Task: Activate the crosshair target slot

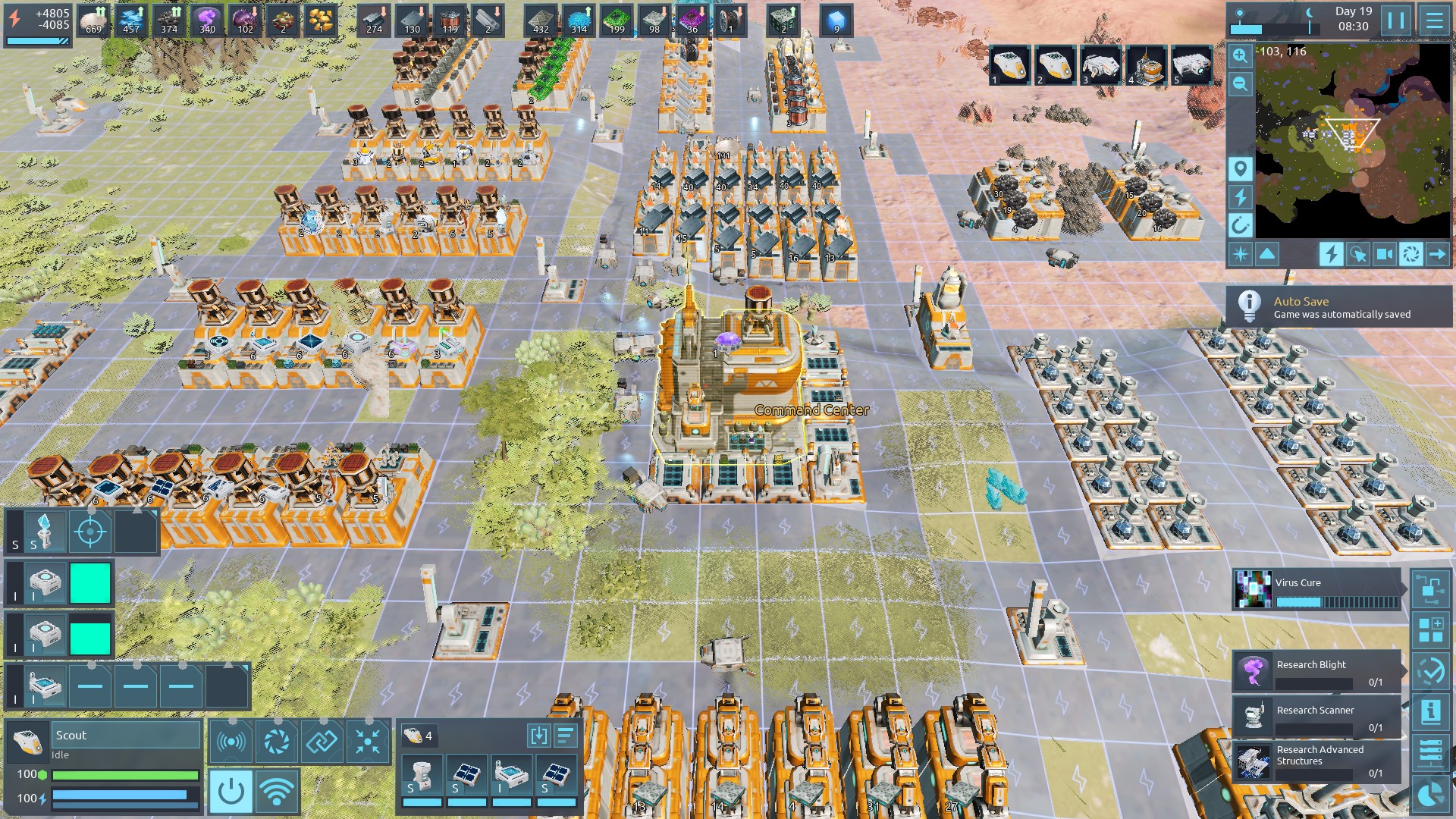Action: [89, 532]
